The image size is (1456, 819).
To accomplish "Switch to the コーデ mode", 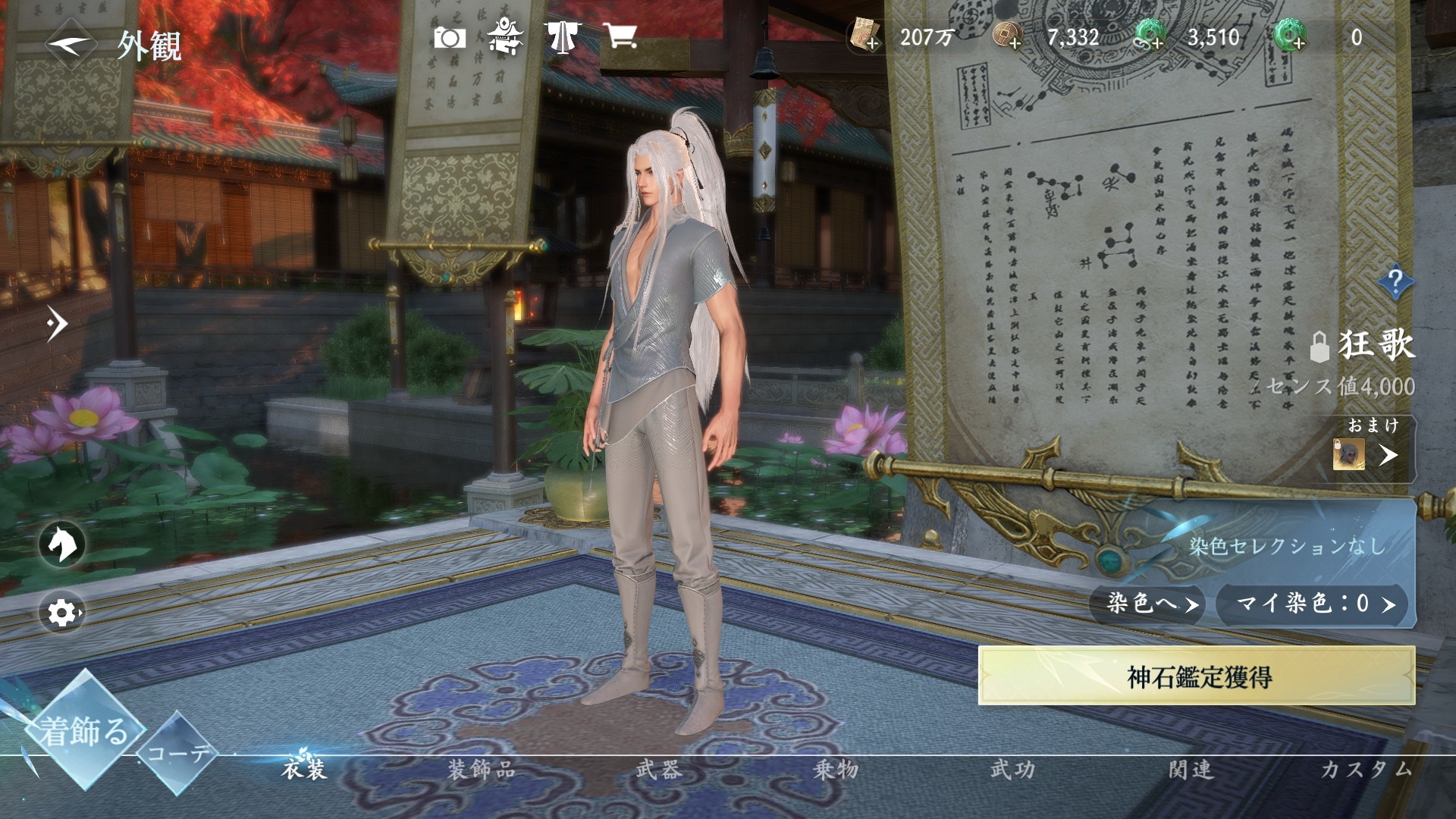I will (177, 752).
